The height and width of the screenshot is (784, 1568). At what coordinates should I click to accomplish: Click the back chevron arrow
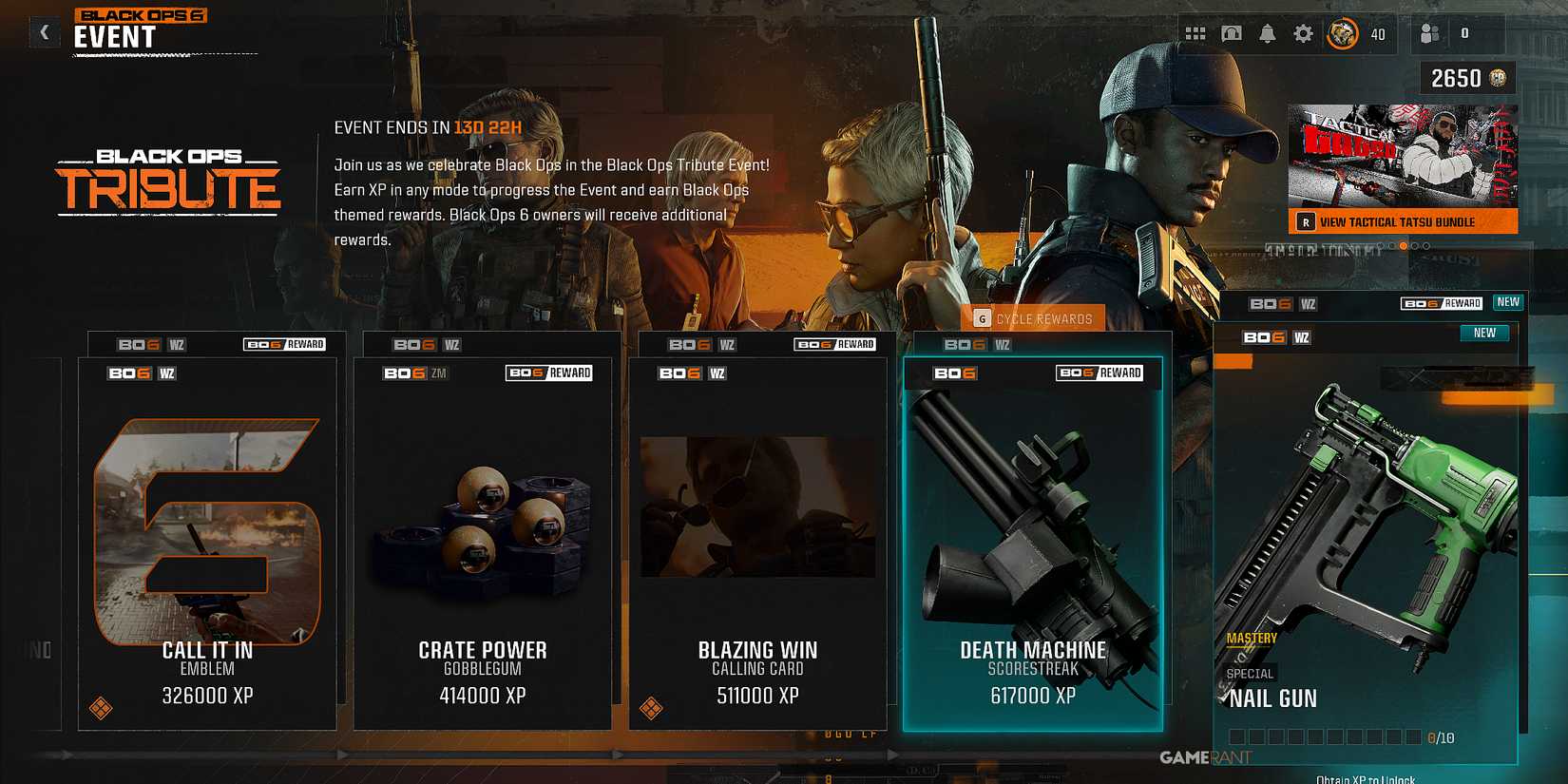coord(44,31)
